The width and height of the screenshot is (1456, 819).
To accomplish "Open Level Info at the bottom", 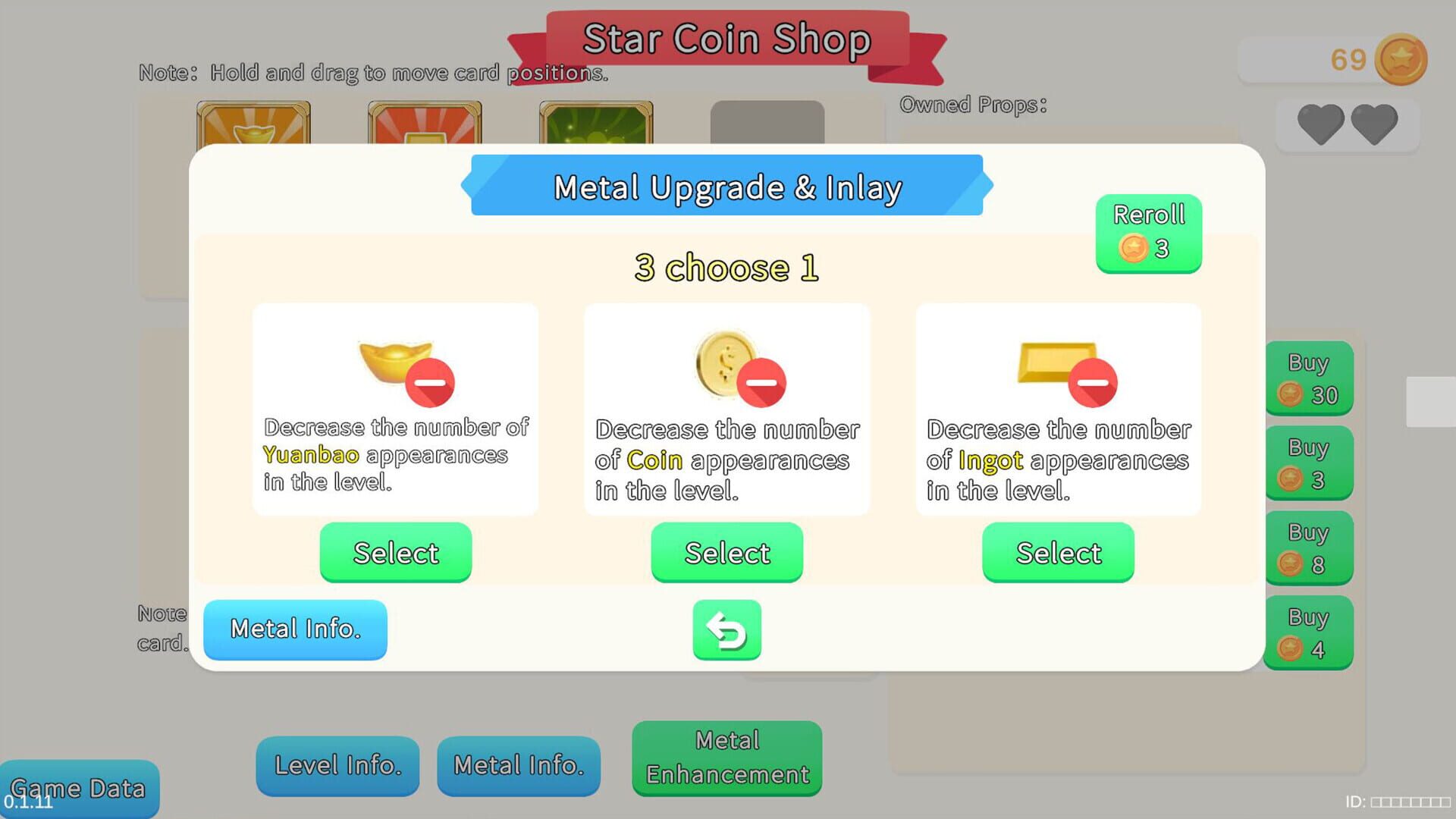I will (x=337, y=765).
